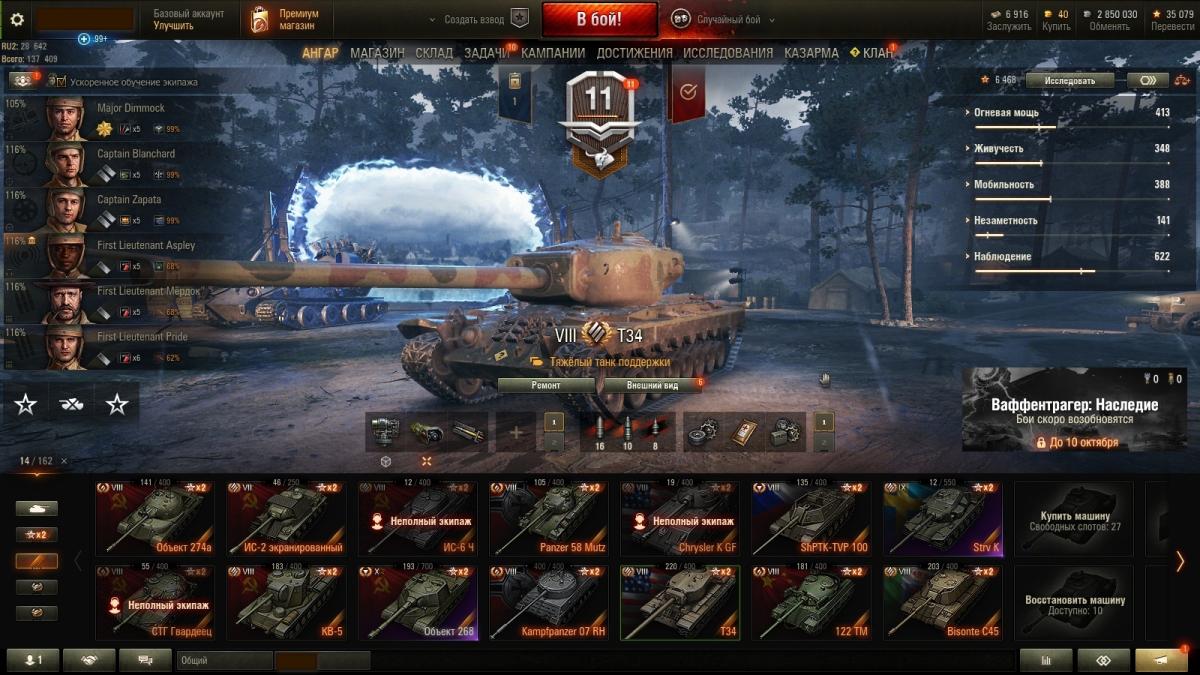Viewport: 1200px width, 675px height.
Task: Open the ИССЛЕДОВАНИЯ tab
Action: click(x=728, y=53)
